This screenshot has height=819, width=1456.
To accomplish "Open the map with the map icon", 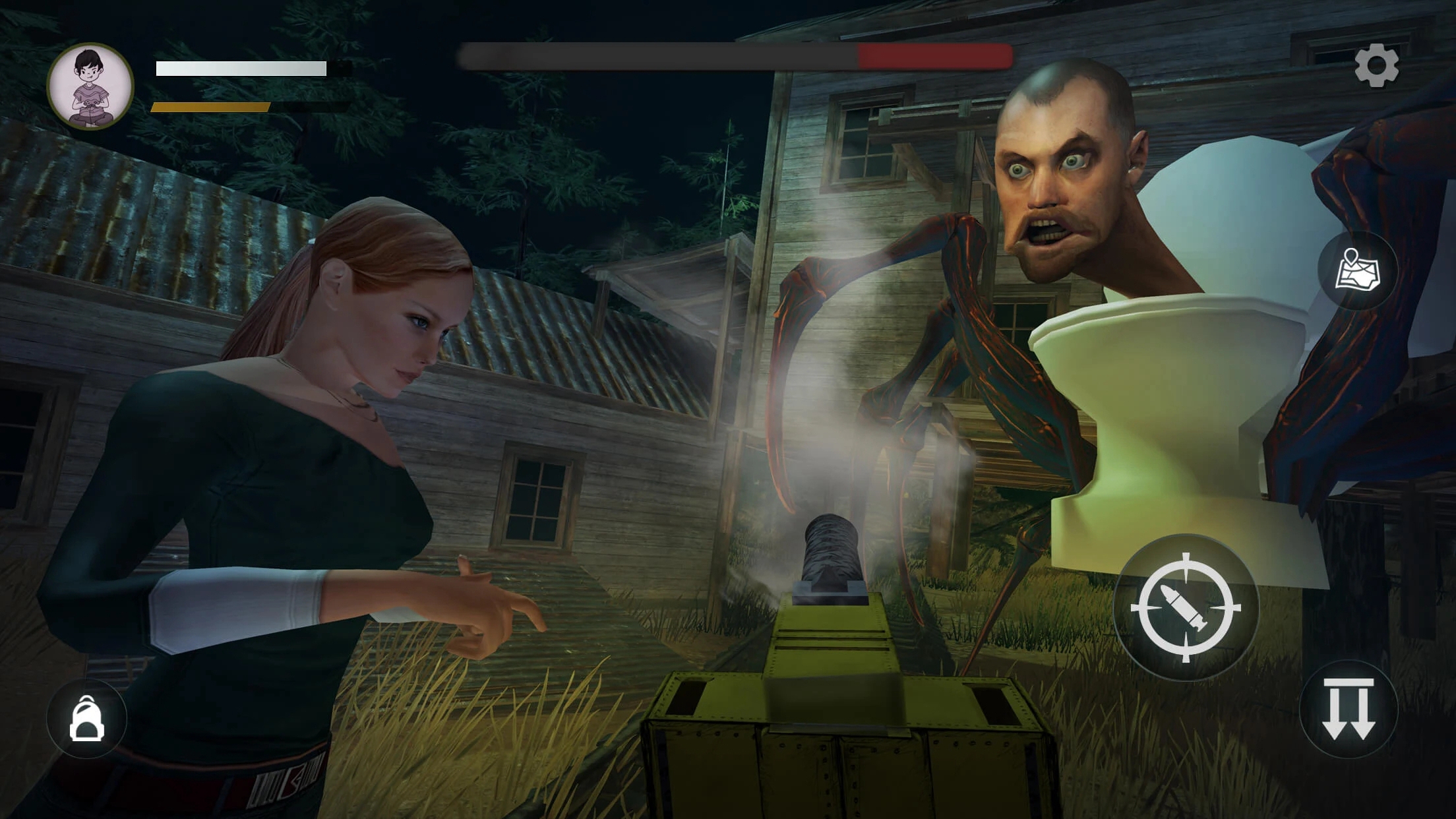I will (x=1357, y=270).
